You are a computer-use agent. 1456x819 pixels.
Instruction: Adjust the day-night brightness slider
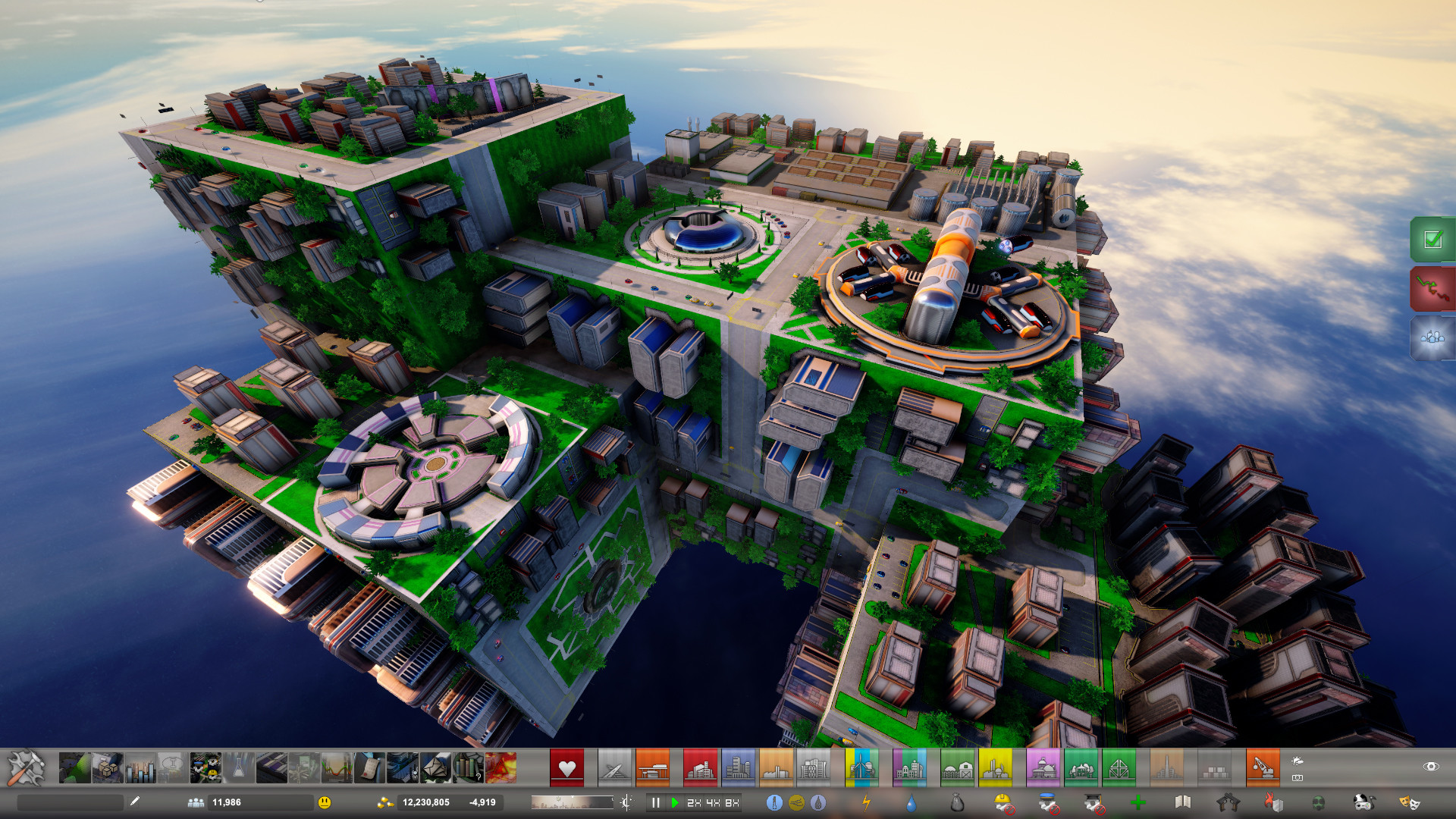(x=573, y=802)
